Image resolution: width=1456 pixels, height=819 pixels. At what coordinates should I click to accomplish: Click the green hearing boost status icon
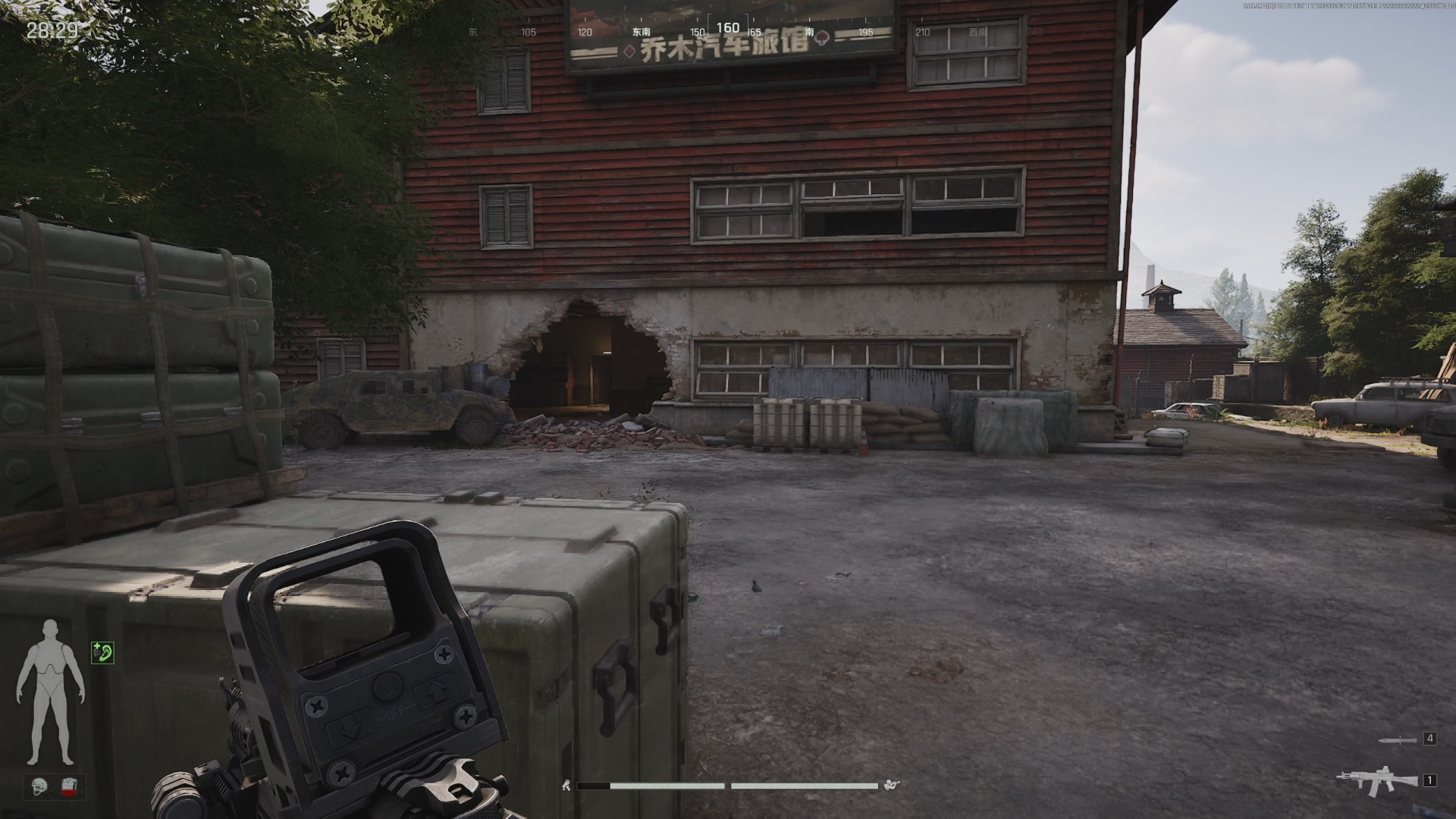[x=102, y=652]
